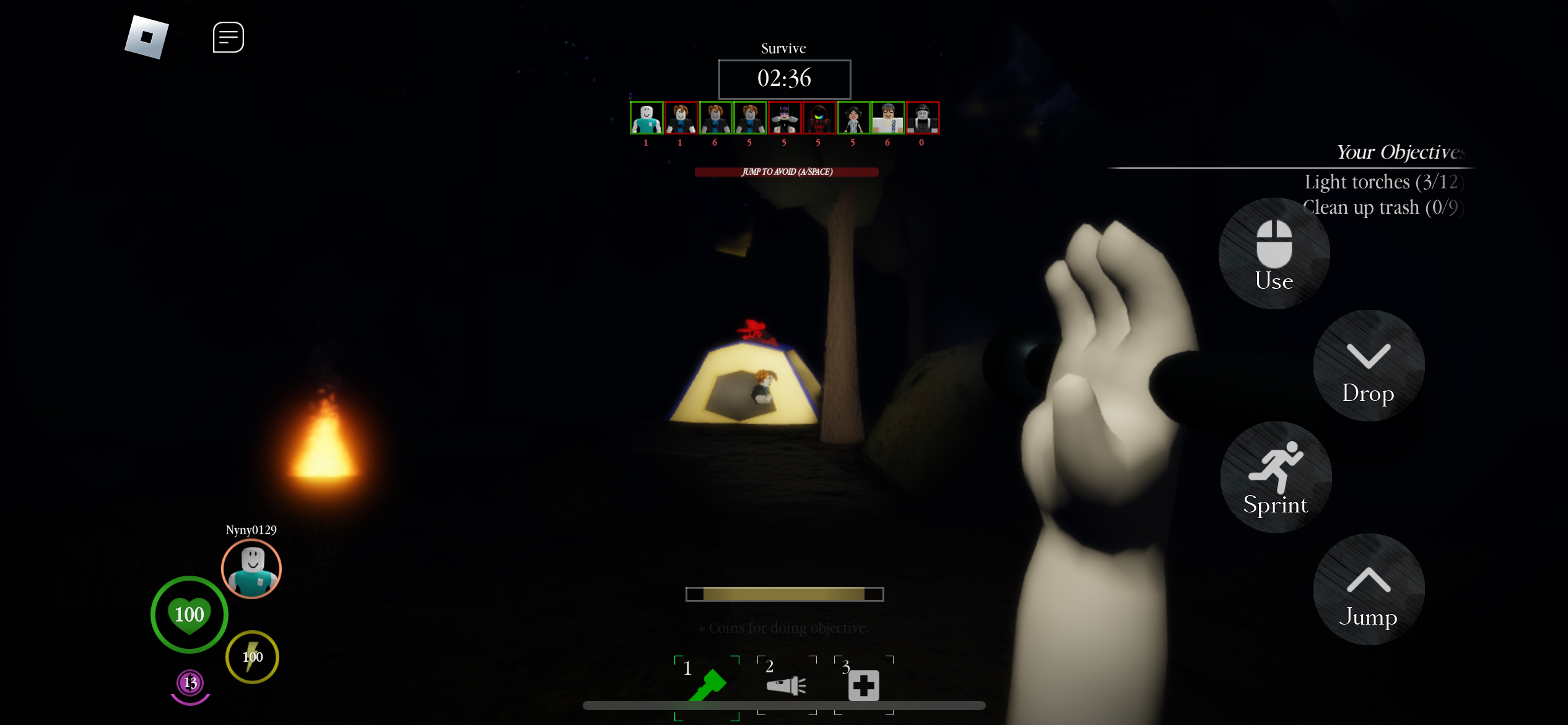1568x725 pixels.
Task: Select the red hooded player thumbnail
Action: click(x=819, y=118)
